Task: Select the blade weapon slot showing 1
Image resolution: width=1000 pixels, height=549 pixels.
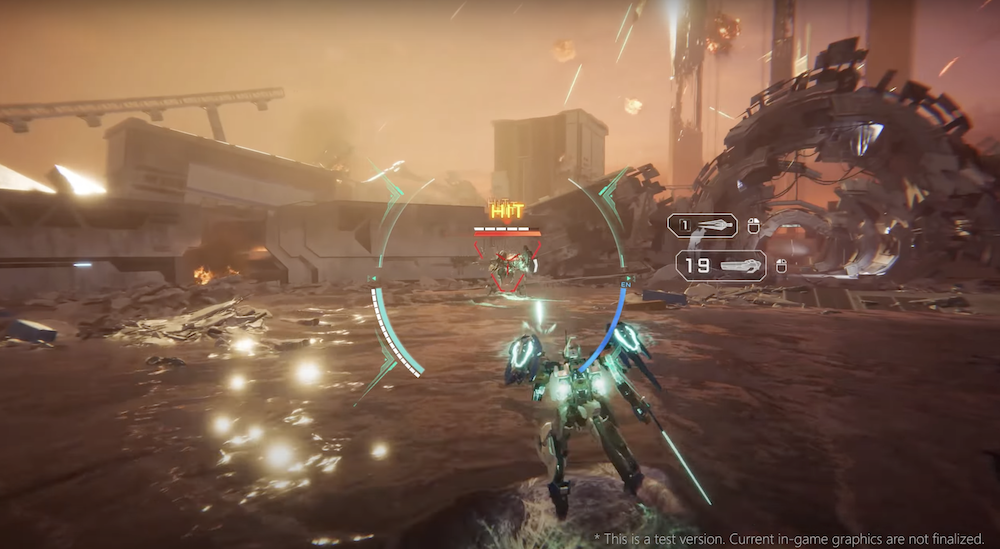Action: pyautogui.click(x=702, y=226)
